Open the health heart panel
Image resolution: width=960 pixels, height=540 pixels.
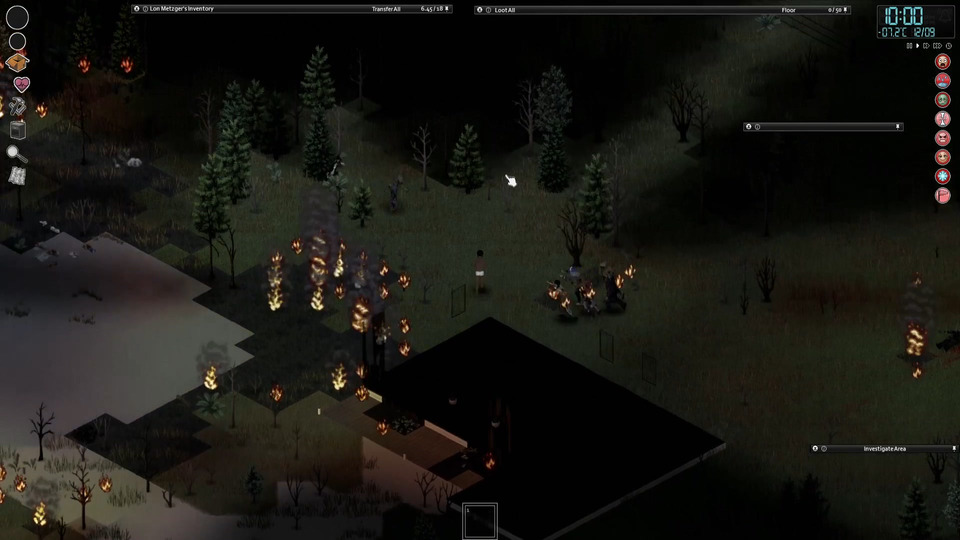coord(18,85)
